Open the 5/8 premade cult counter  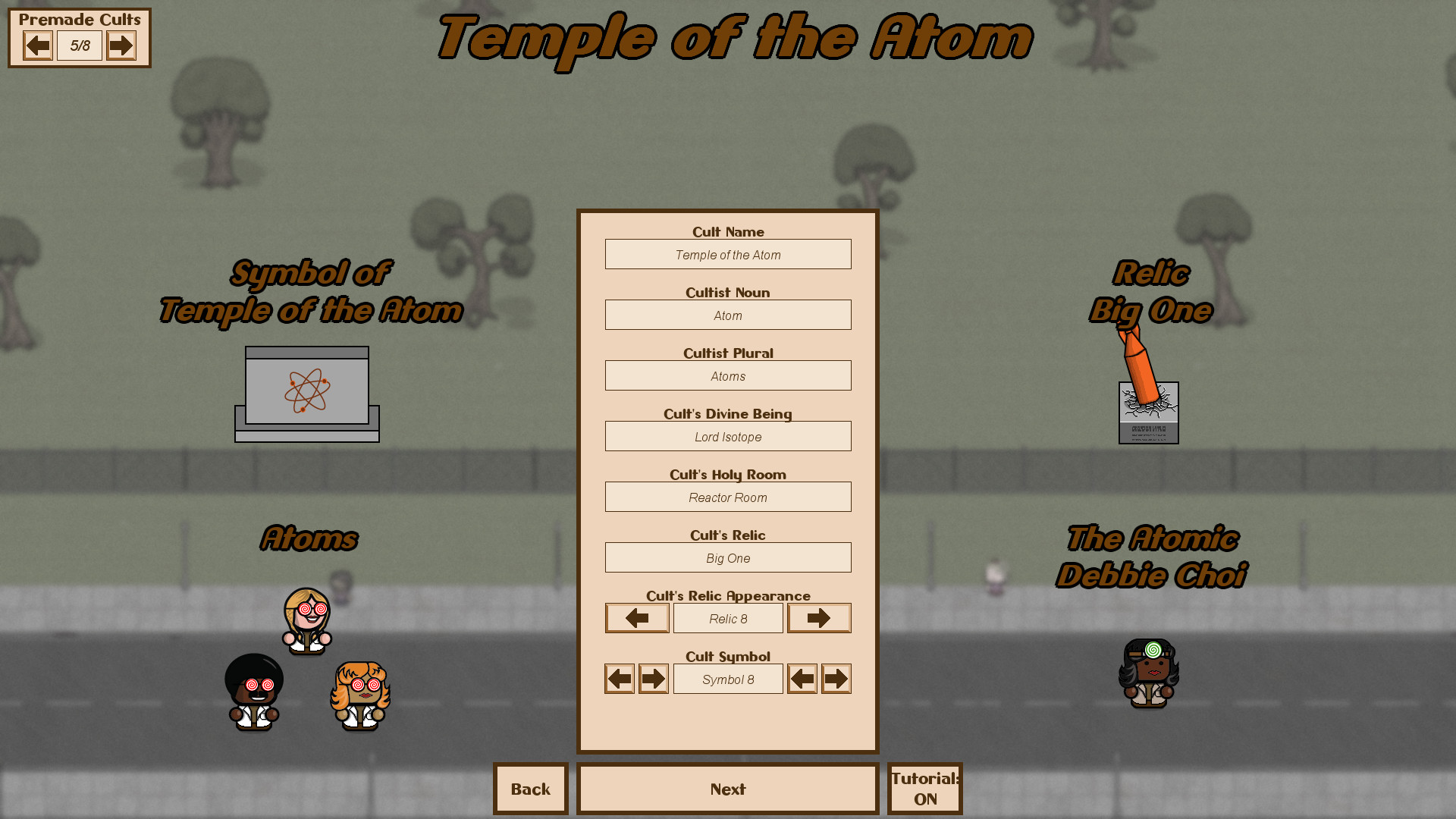pyautogui.click(x=80, y=45)
